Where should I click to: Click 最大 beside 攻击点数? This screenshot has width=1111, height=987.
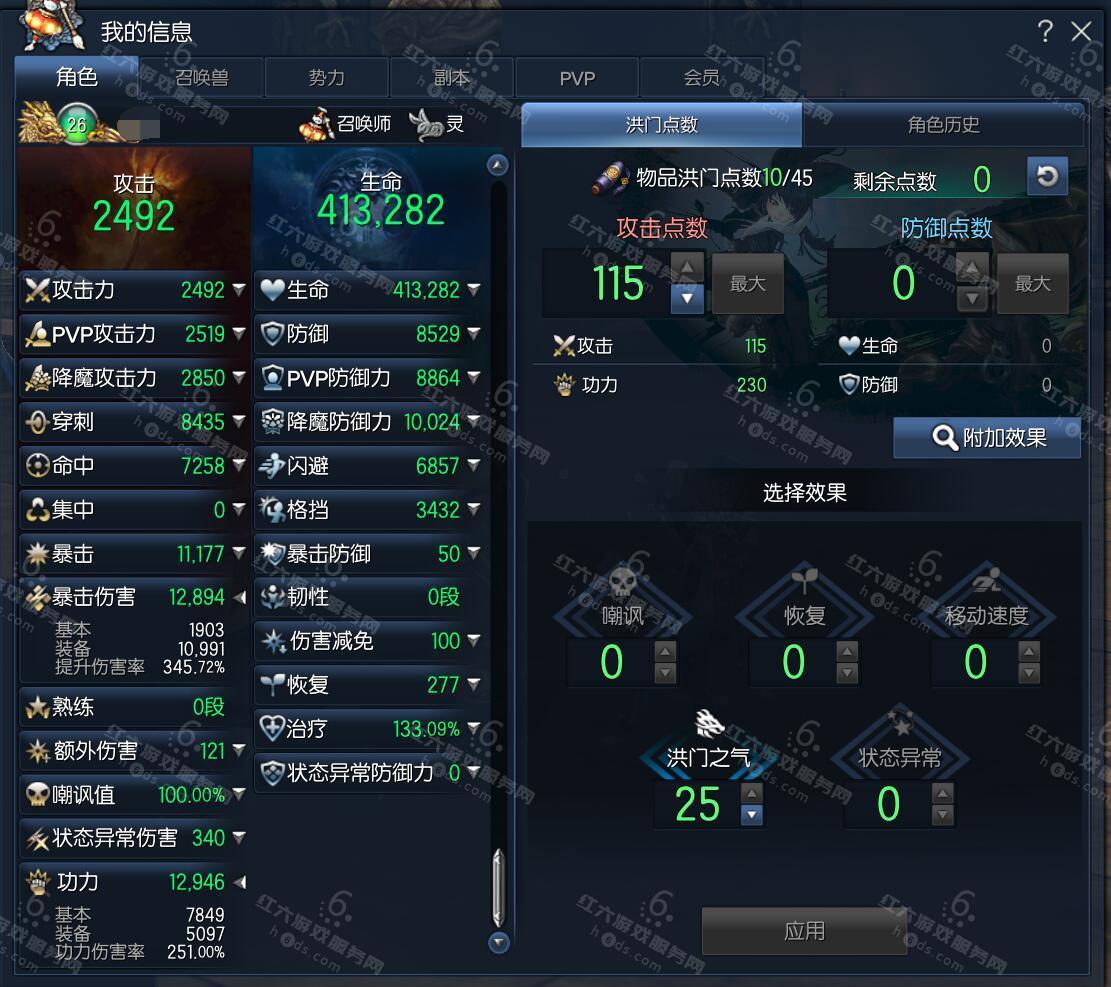(747, 284)
